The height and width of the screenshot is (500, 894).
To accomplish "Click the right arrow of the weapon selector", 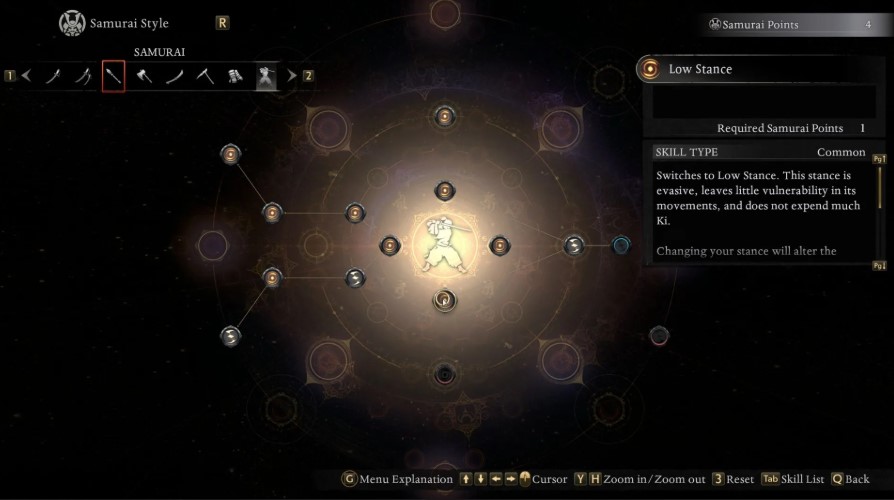I will click(x=292, y=75).
